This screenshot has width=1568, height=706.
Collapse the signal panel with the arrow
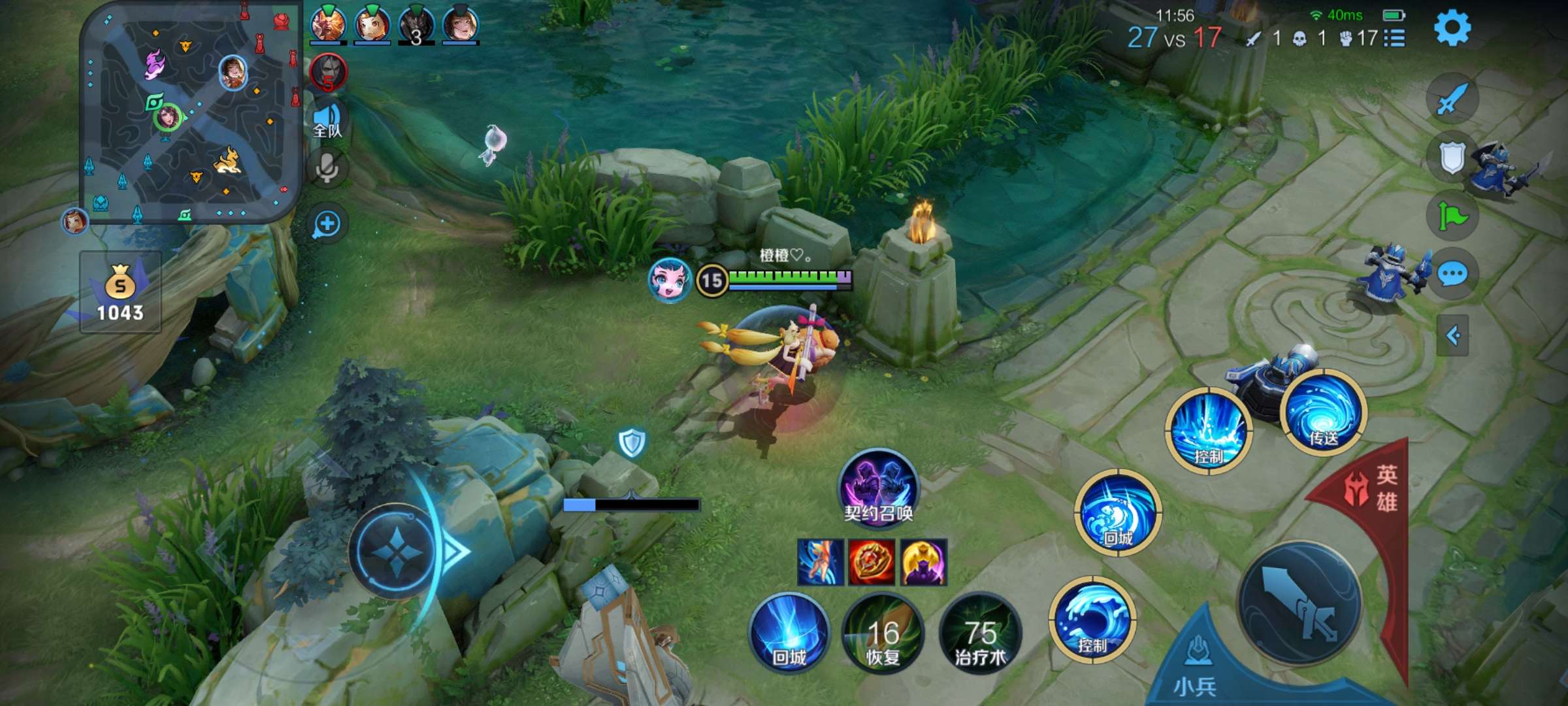pyautogui.click(x=1453, y=335)
